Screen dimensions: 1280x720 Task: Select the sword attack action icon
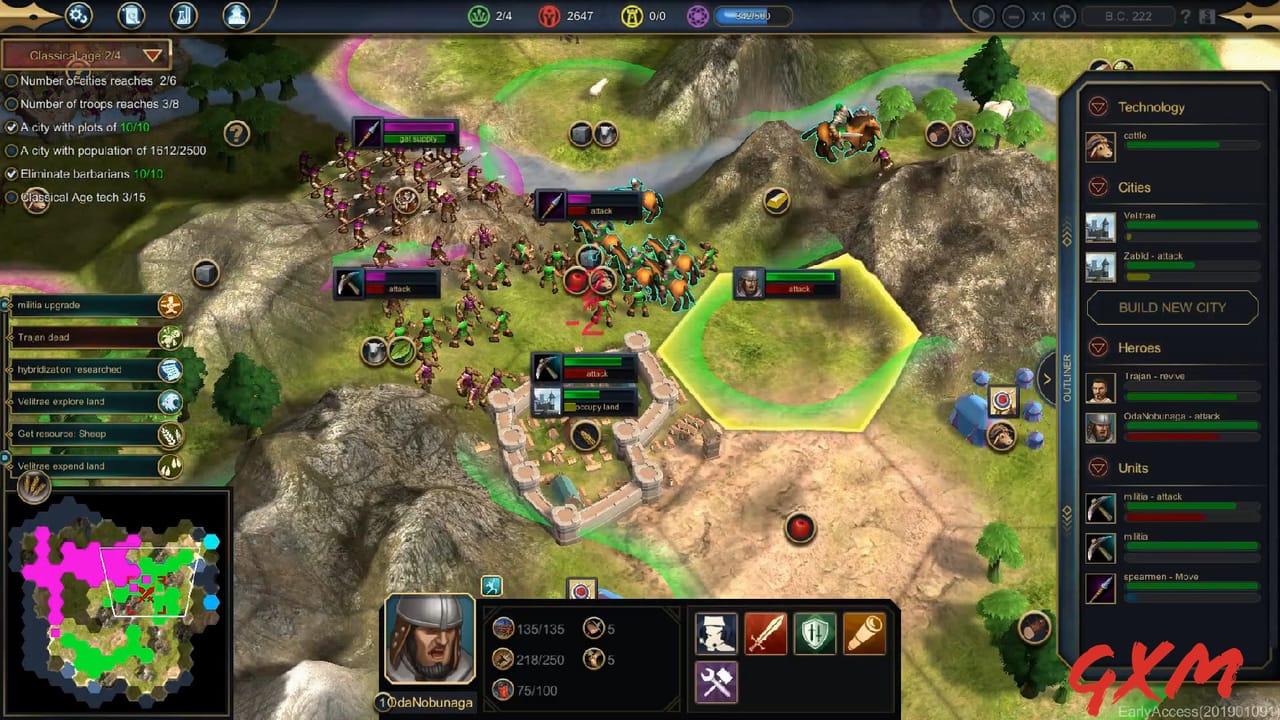(765, 633)
